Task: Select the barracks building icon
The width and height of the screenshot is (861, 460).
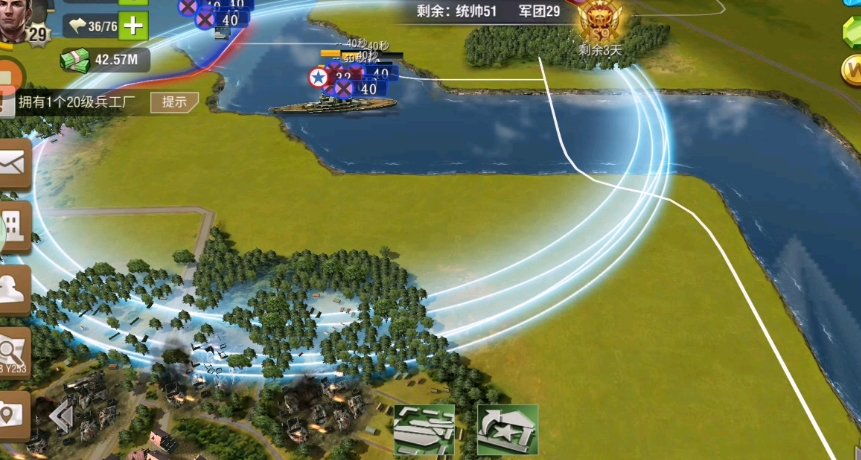Action: (424, 430)
